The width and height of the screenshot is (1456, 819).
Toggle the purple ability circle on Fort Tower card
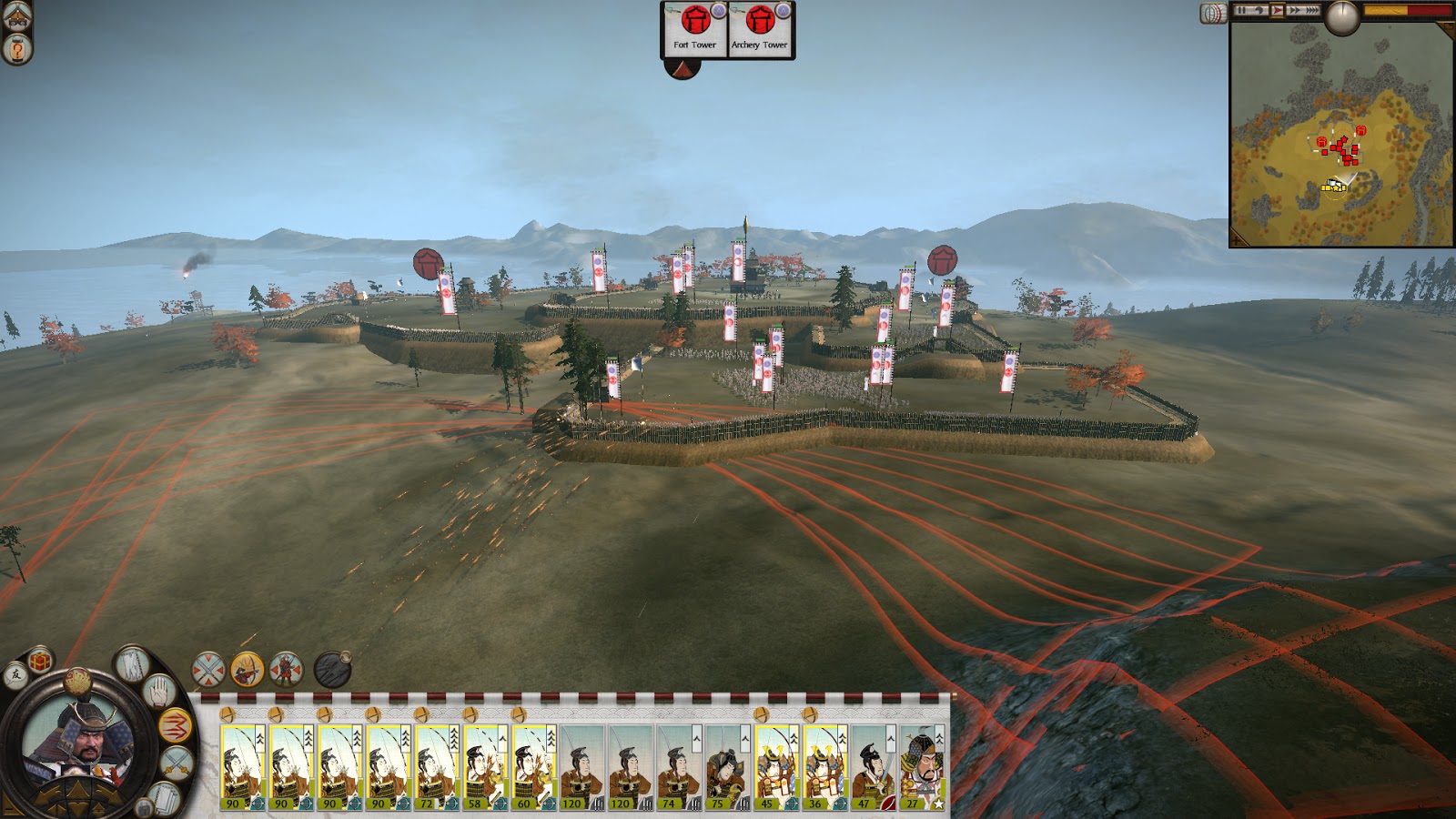click(719, 11)
